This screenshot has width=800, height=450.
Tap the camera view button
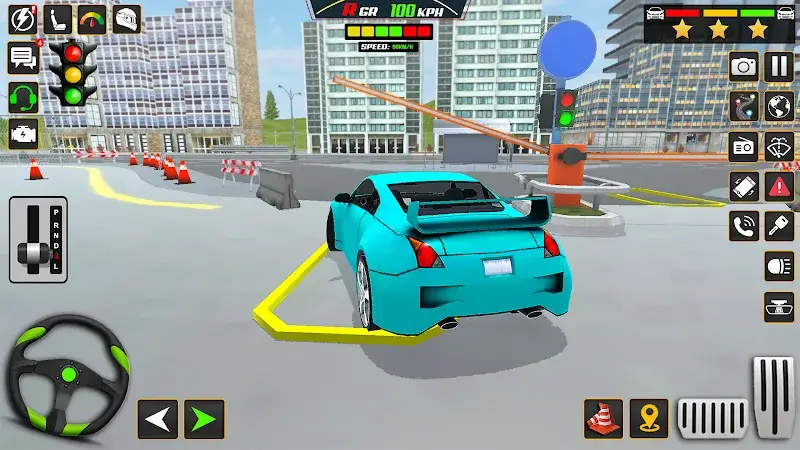pyautogui.click(x=743, y=67)
